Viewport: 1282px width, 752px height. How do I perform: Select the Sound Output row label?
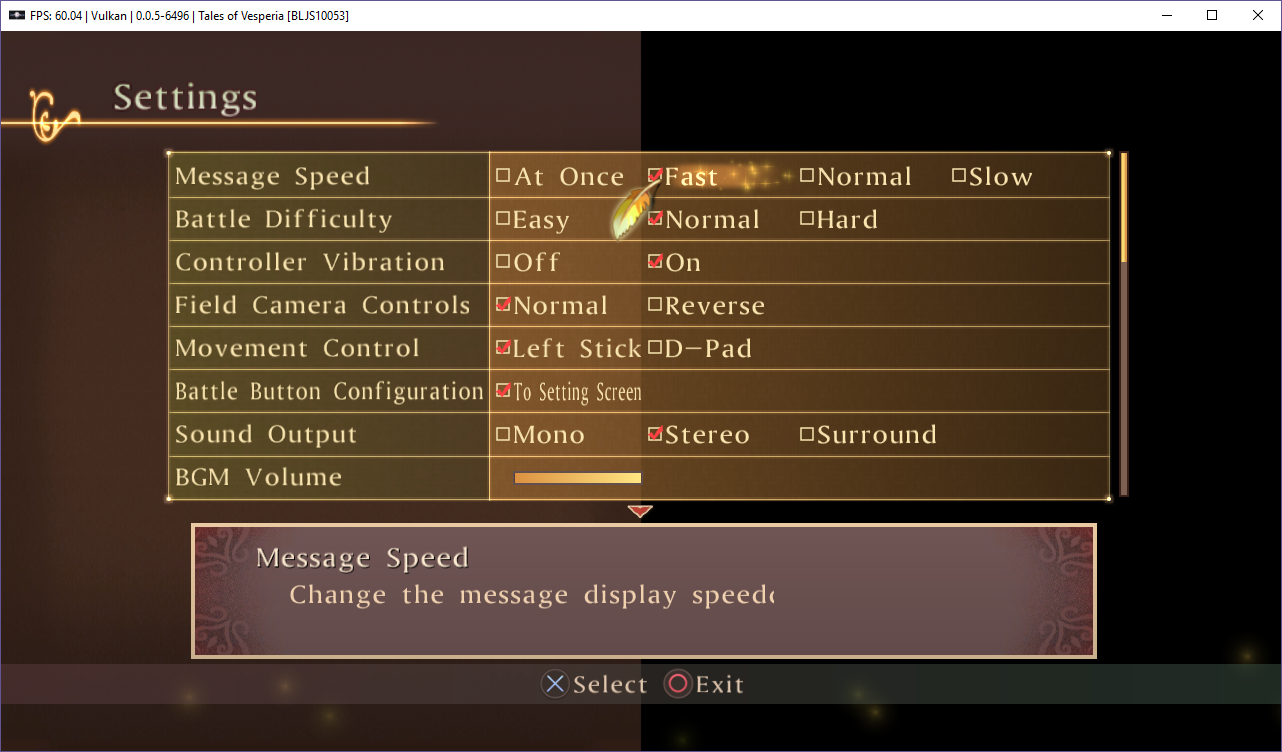(x=266, y=434)
